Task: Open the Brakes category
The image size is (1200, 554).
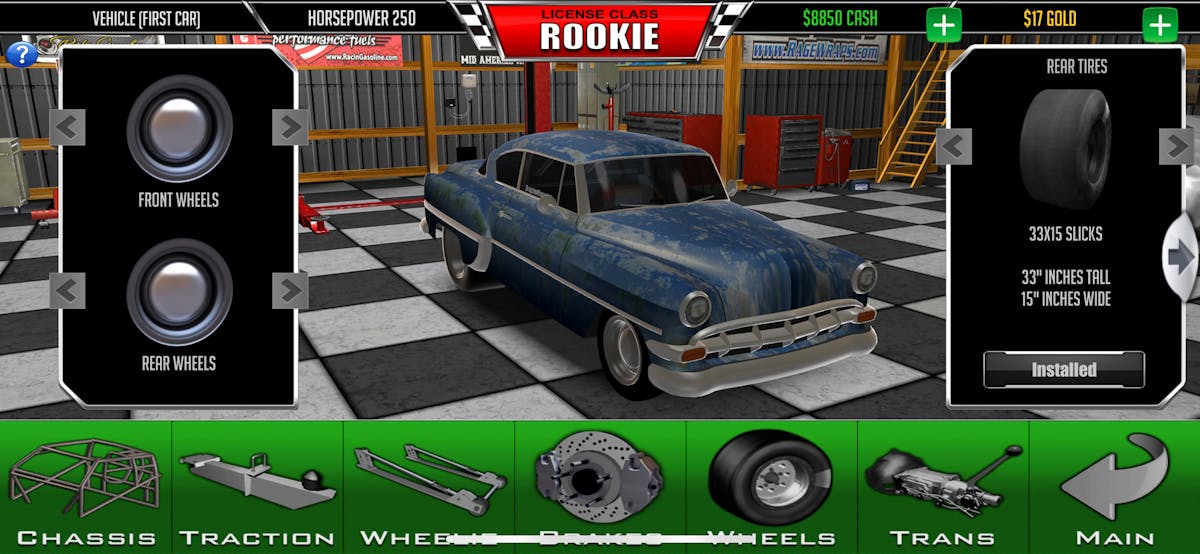Action: point(600,487)
